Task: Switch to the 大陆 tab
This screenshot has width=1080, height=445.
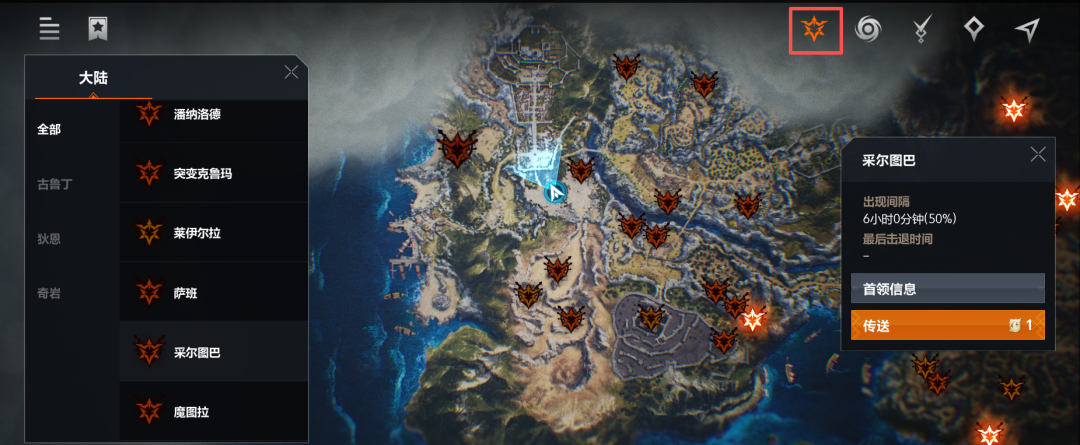Action: click(93, 78)
